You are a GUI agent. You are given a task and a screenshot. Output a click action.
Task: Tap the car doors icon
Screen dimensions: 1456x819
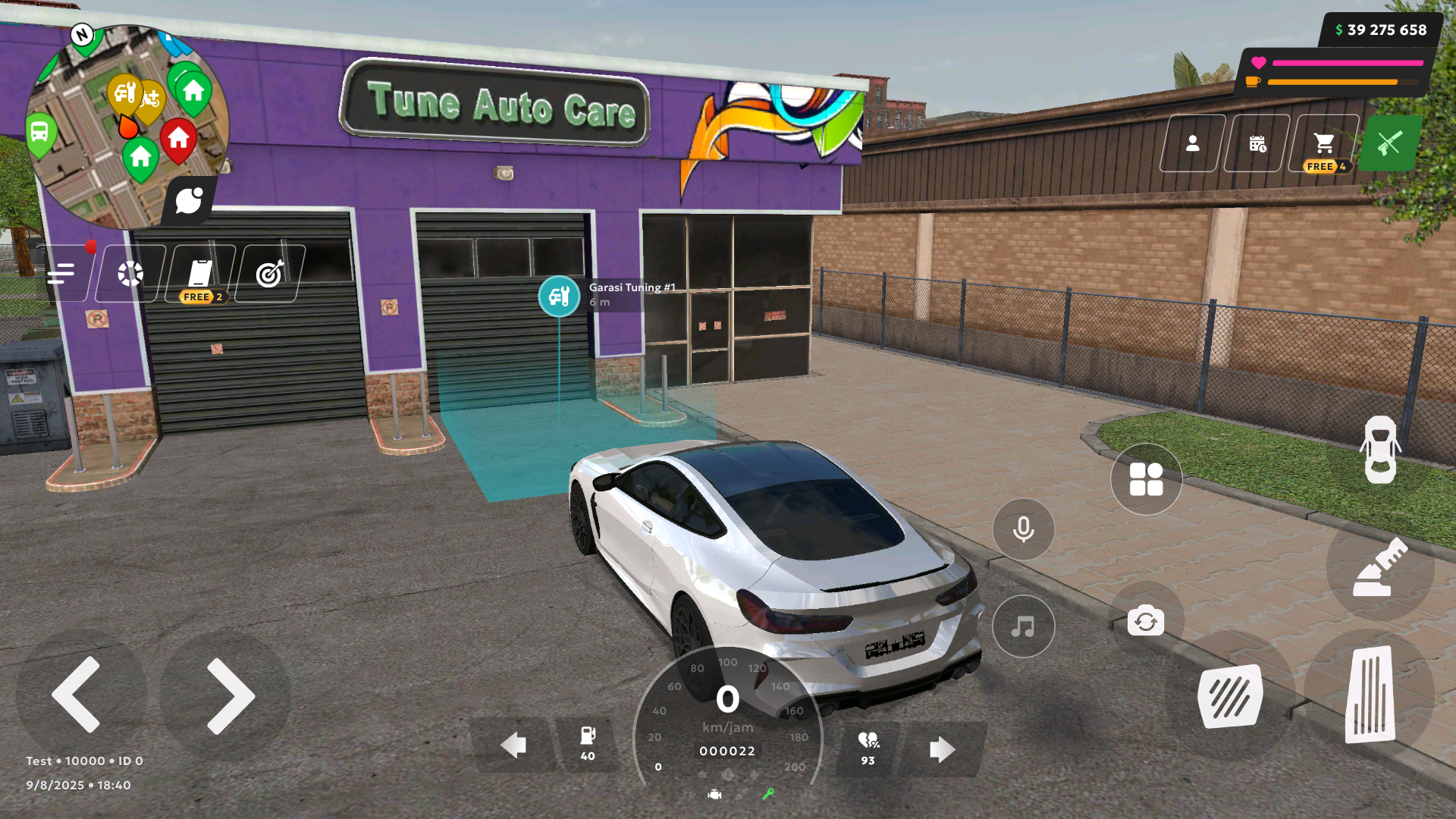[x=1380, y=449]
